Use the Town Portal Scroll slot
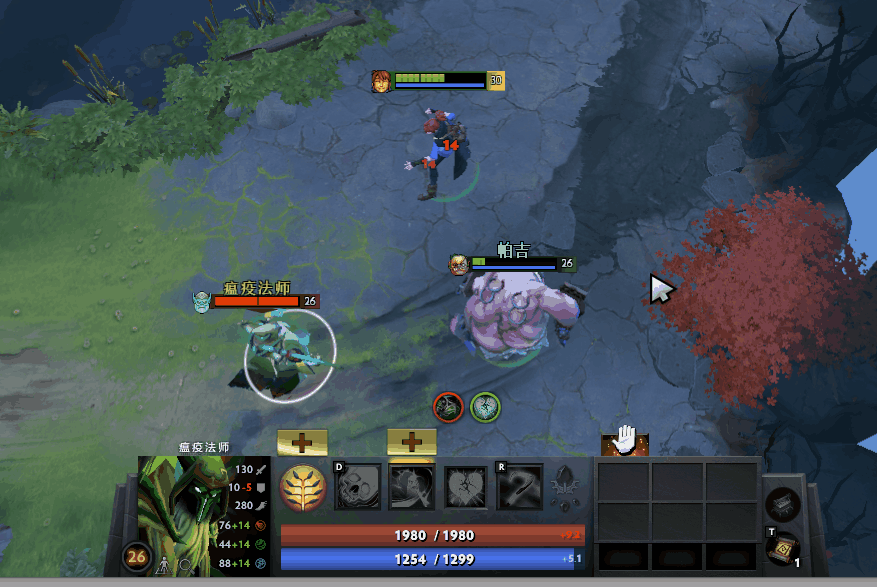The height and width of the screenshot is (587, 877). tap(782, 549)
